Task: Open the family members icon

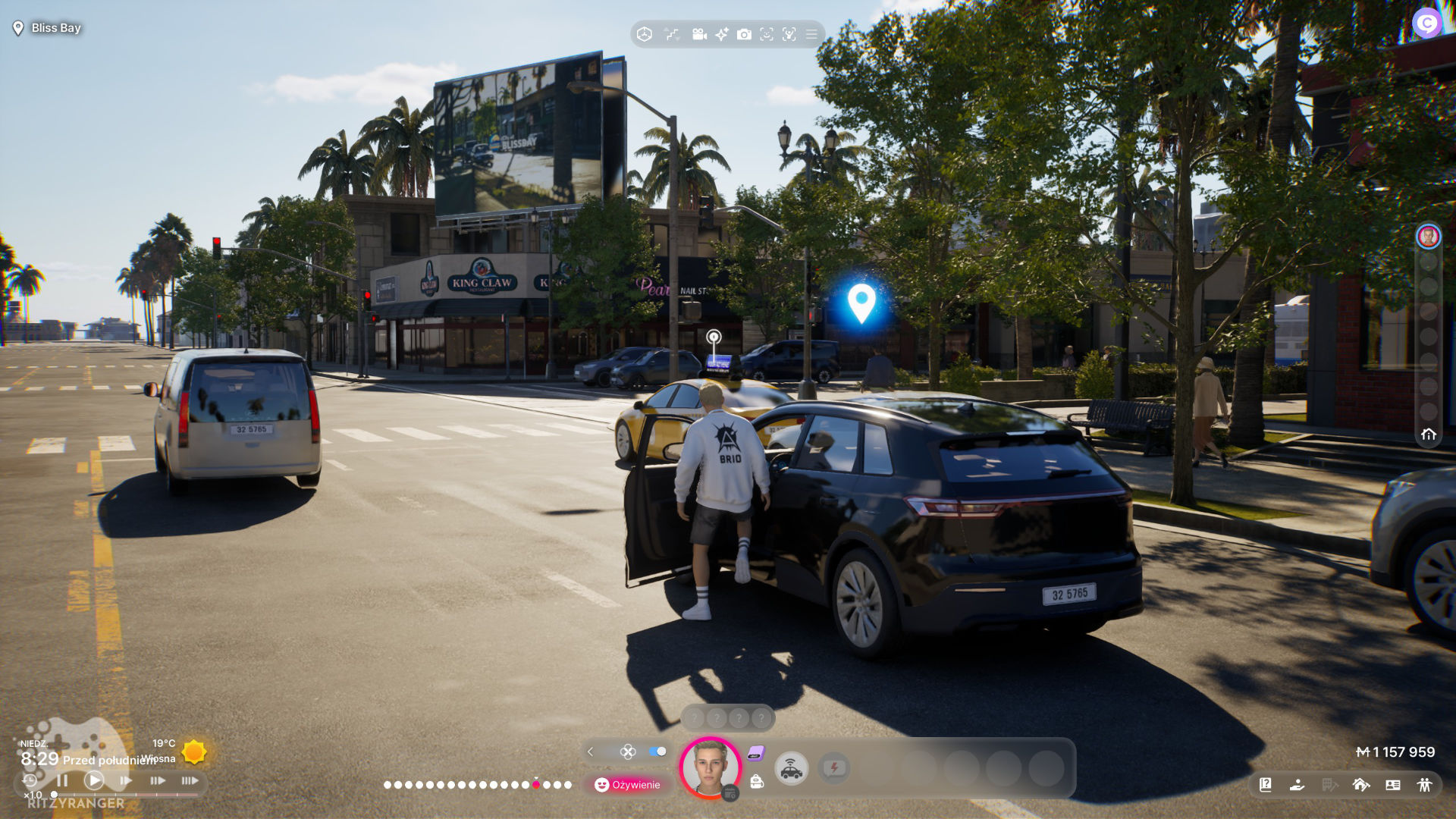Action: pos(1425,785)
